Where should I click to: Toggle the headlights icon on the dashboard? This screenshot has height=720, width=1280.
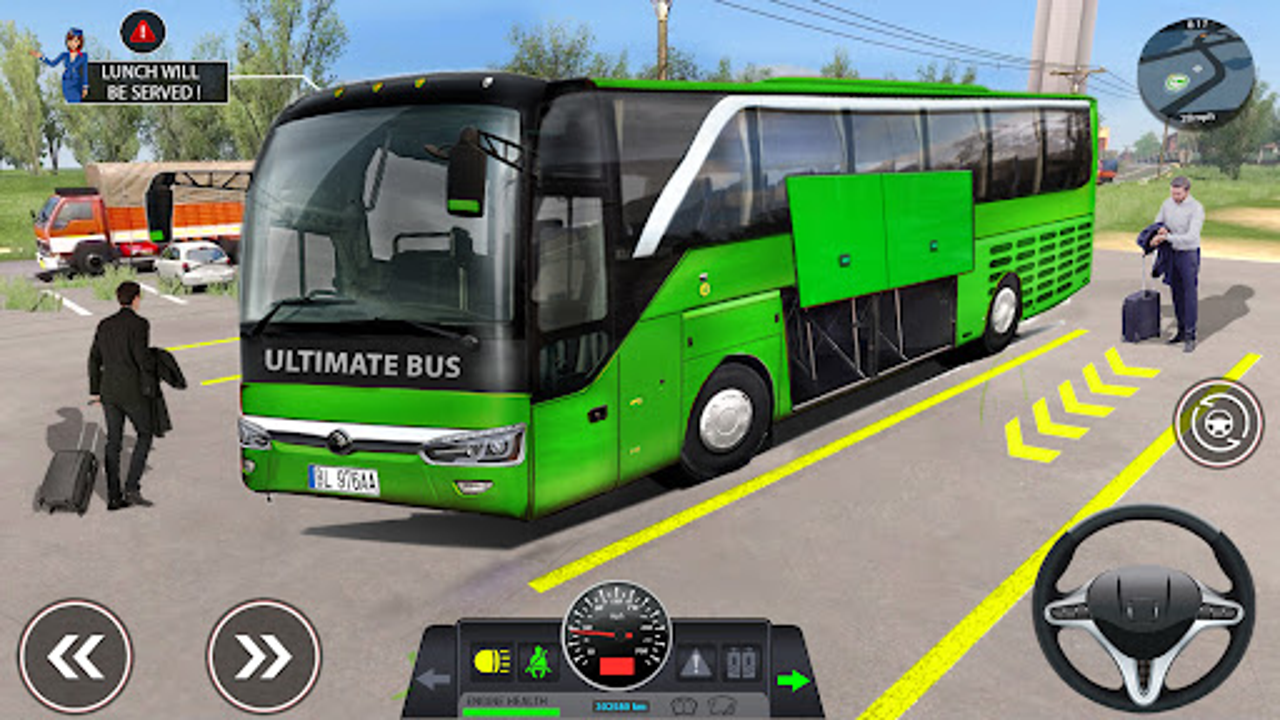coord(490,662)
